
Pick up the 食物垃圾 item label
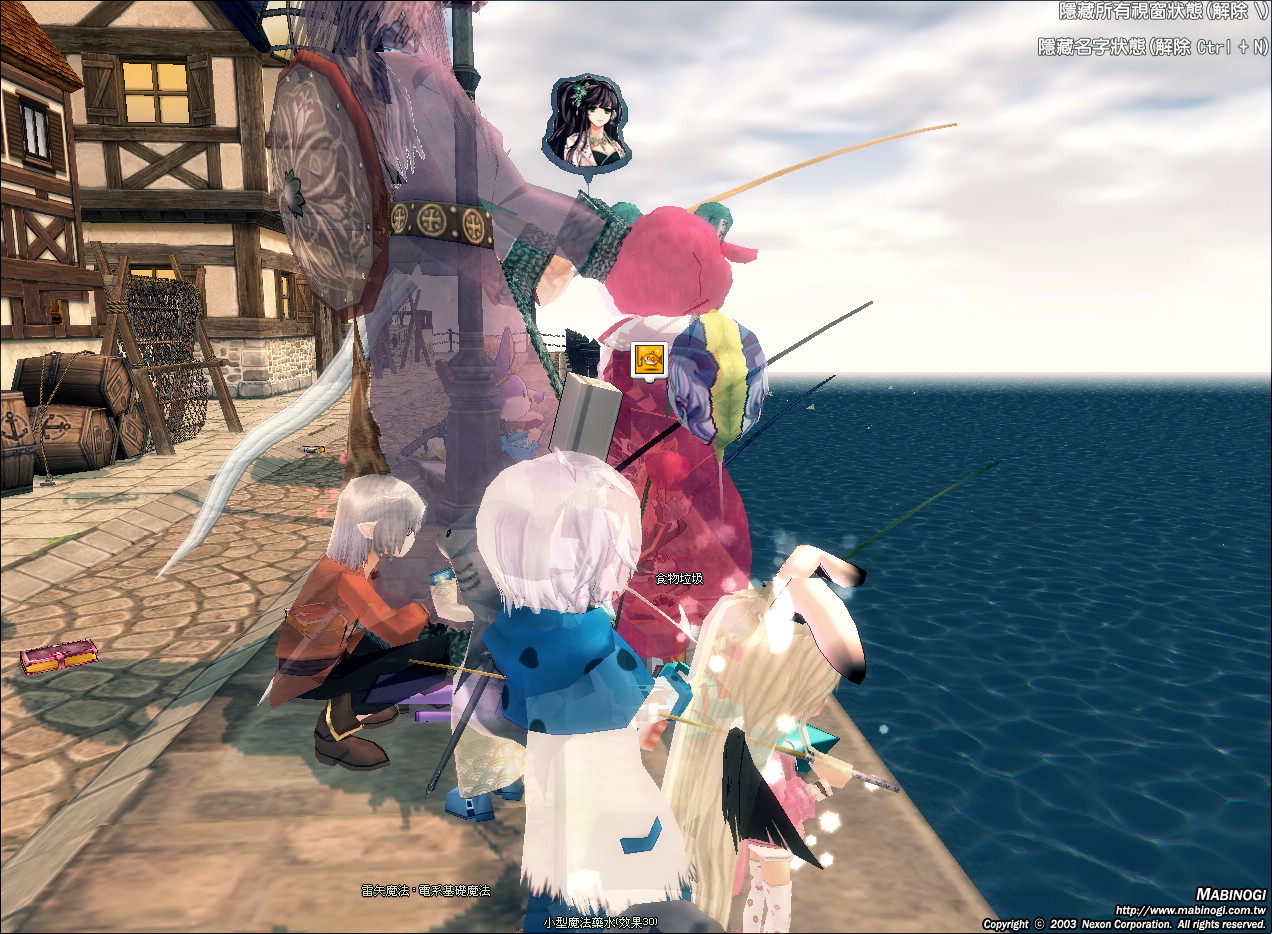[x=679, y=579]
